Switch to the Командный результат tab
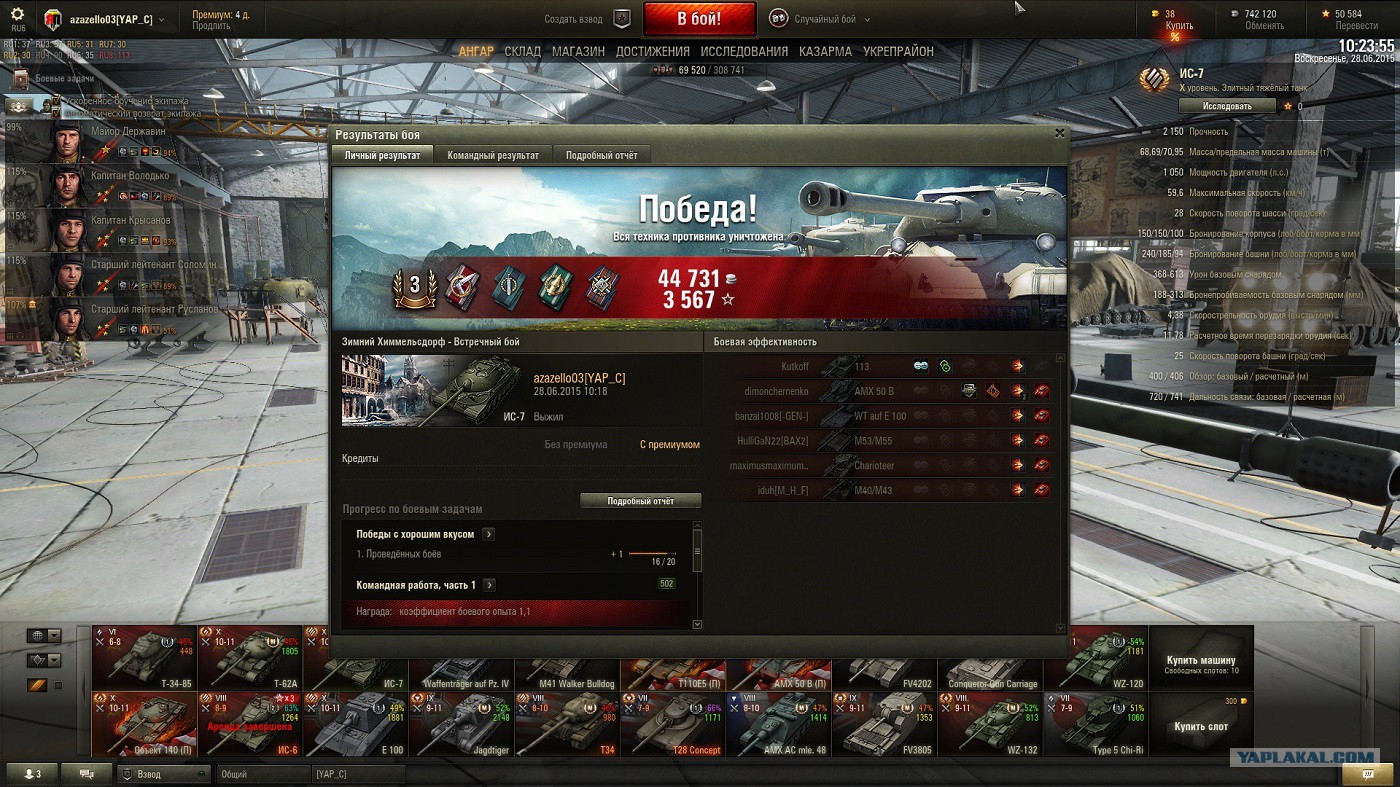Screen dimensions: 1400x787 point(493,155)
